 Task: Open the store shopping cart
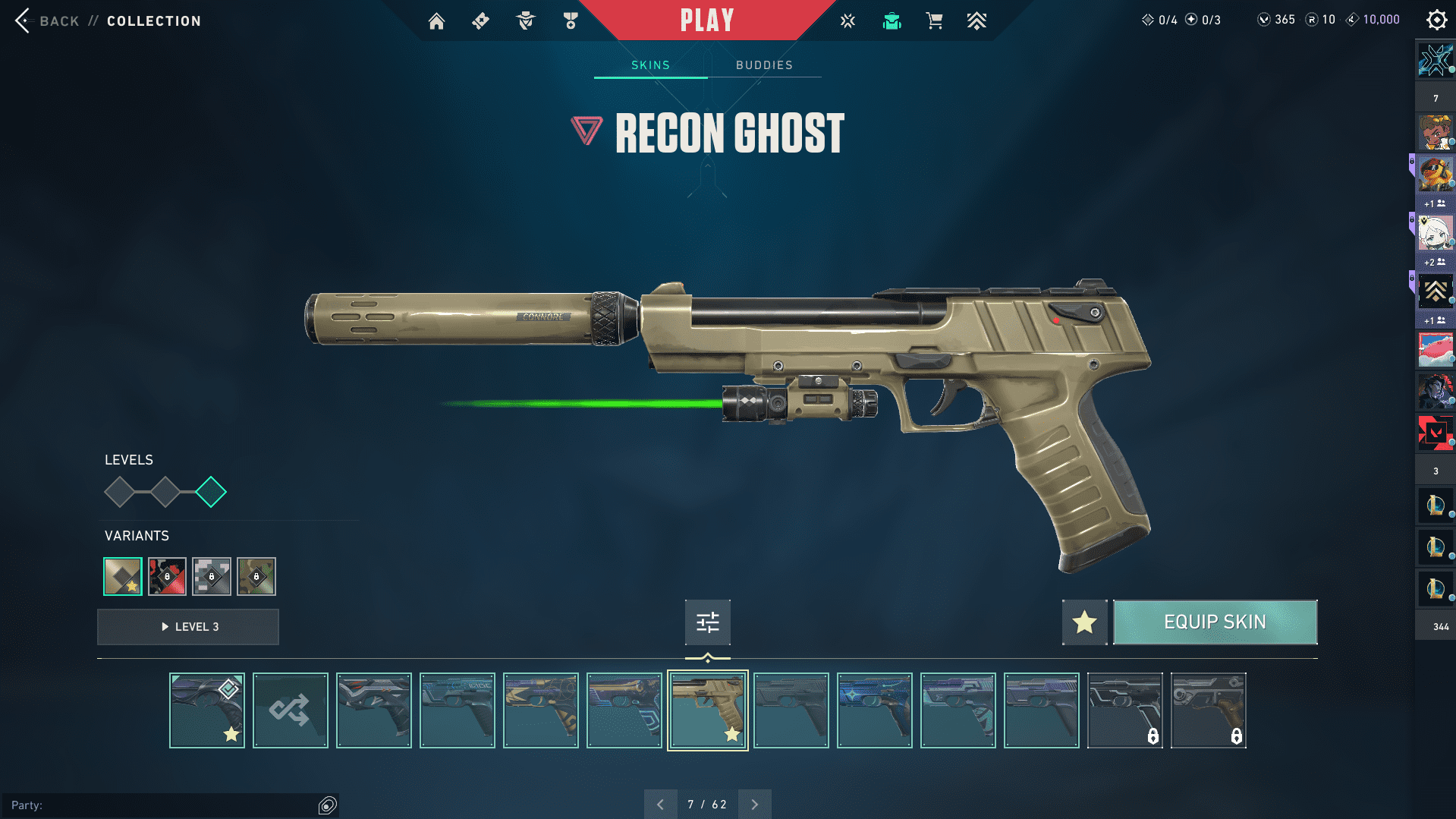coord(934,21)
